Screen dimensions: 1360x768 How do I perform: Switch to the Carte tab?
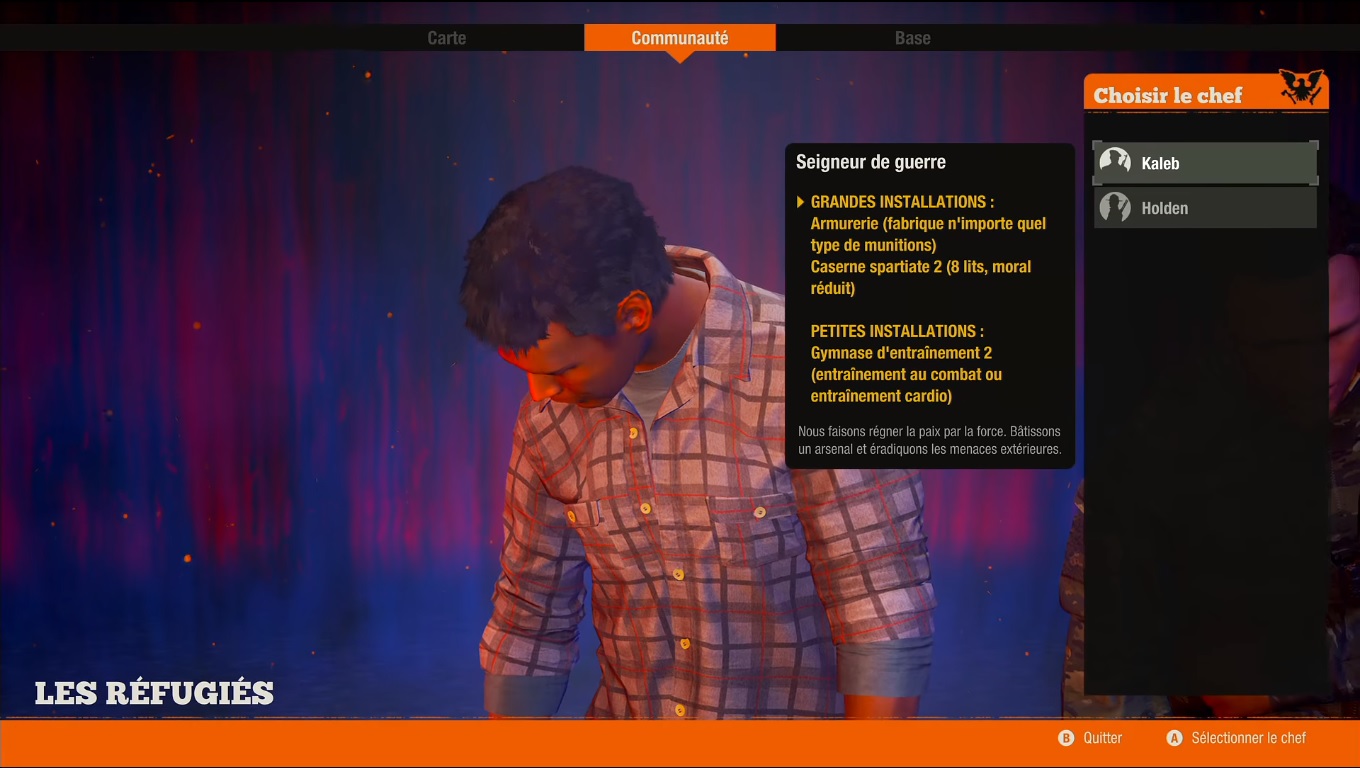click(446, 38)
